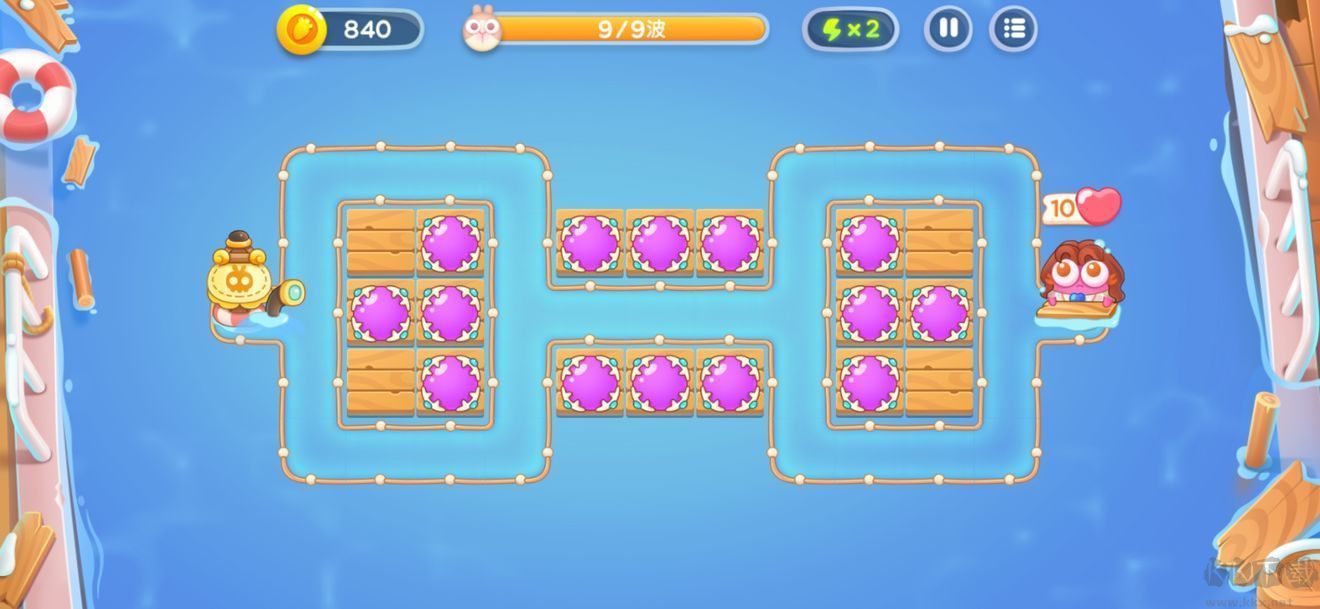Open the list menu button
This screenshot has height=609, width=1320.
[x=1013, y=29]
